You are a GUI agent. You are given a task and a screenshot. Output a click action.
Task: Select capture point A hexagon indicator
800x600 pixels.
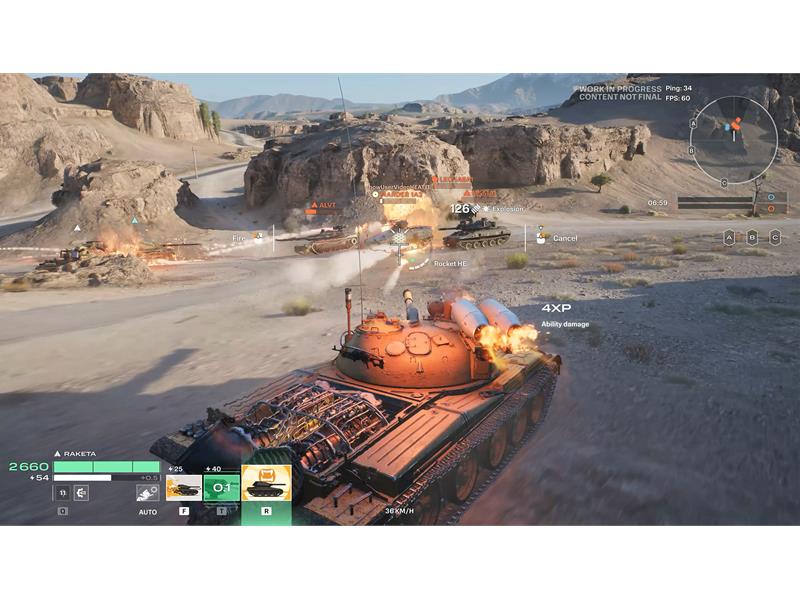729,237
